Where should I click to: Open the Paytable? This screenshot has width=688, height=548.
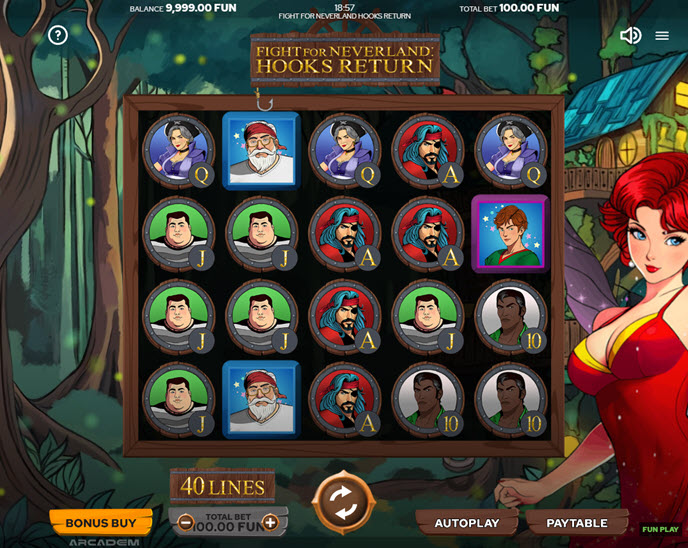576,523
